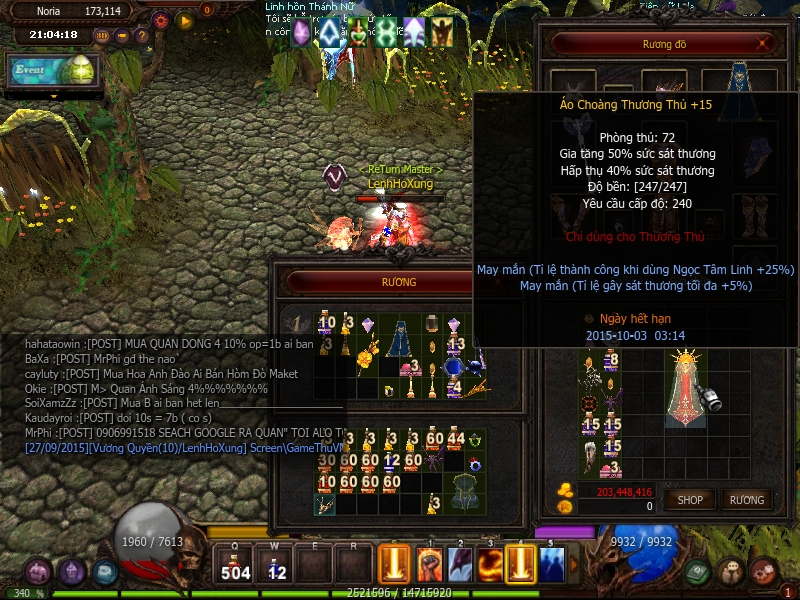The width and height of the screenshot is (800, 600).
Task: Click the purple crystal buff icon
Action: click(302, 33)
